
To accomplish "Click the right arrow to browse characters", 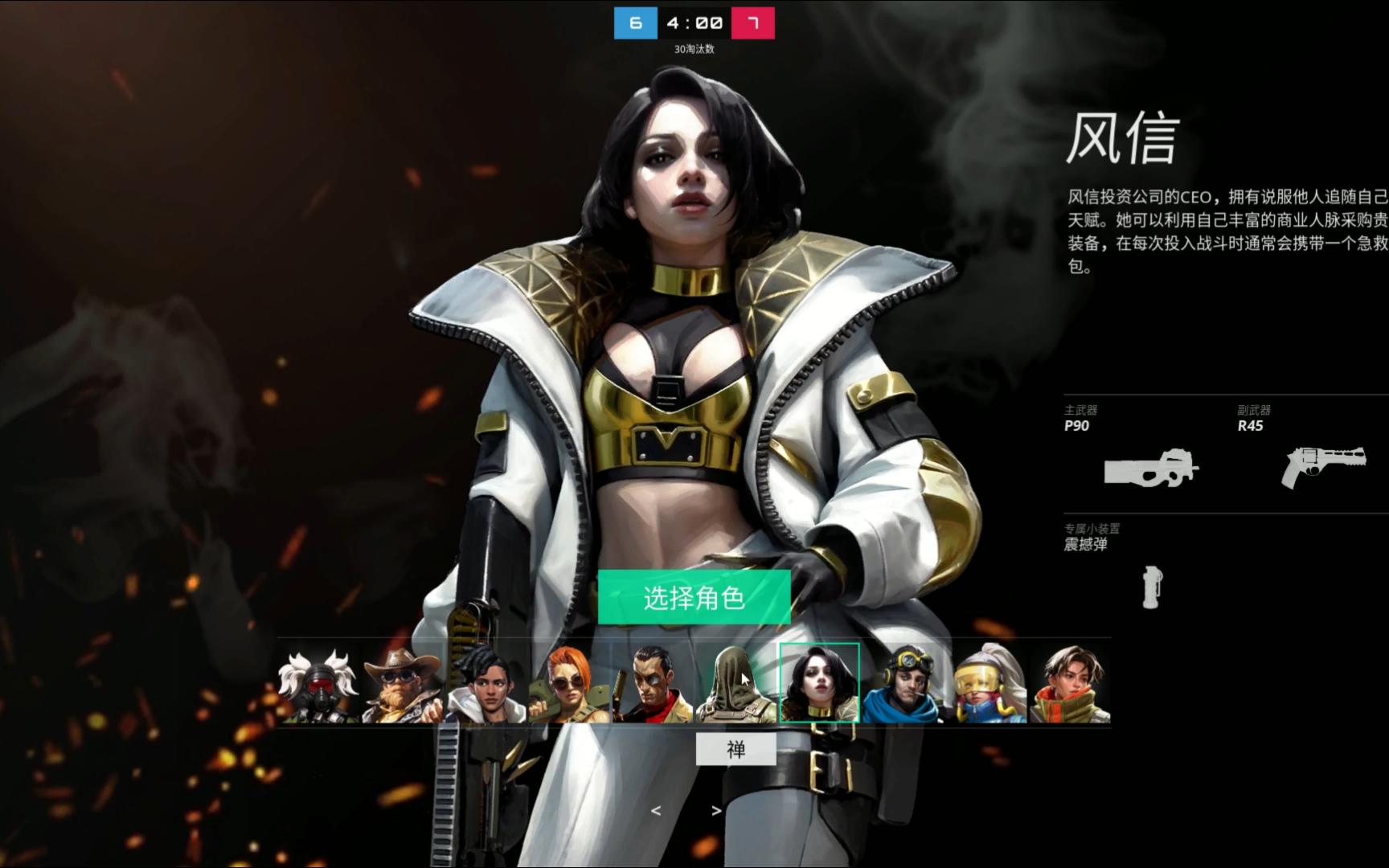I will point(715,811).
